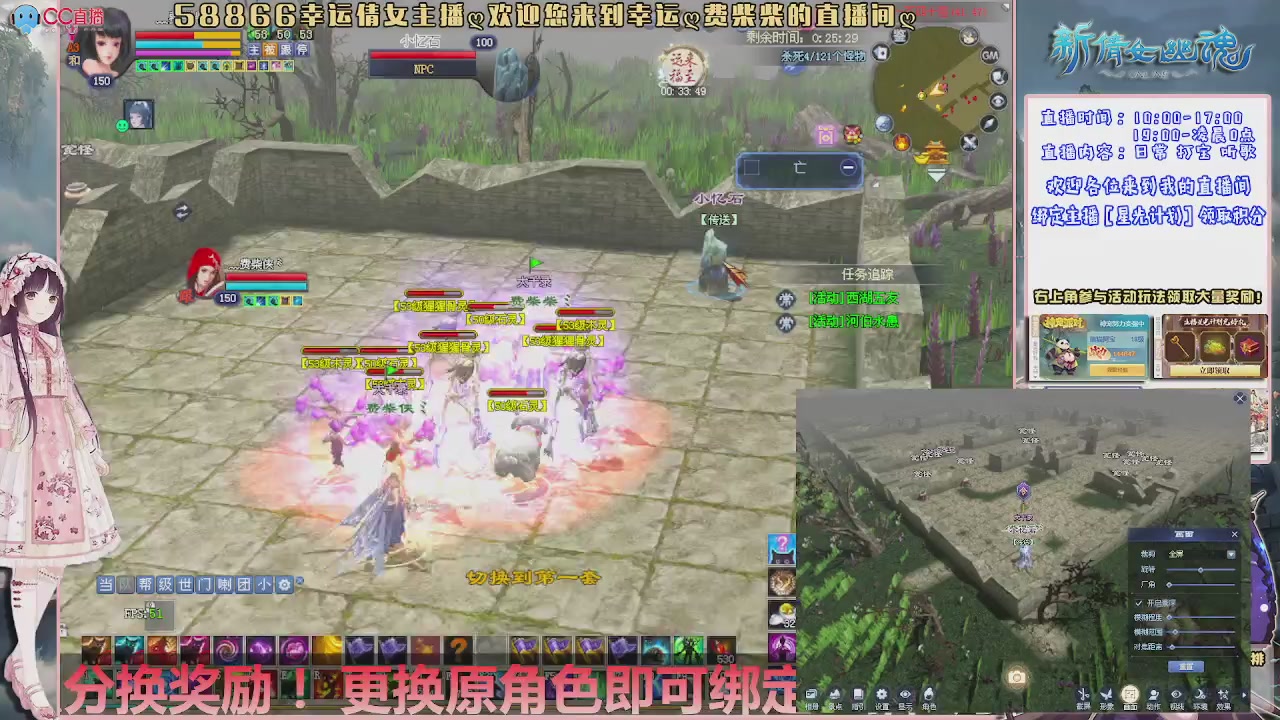Screen dimensions: 1280x720
Task: Open the 视线 eye icon in camera toolbar
Action: point(1177,693)
